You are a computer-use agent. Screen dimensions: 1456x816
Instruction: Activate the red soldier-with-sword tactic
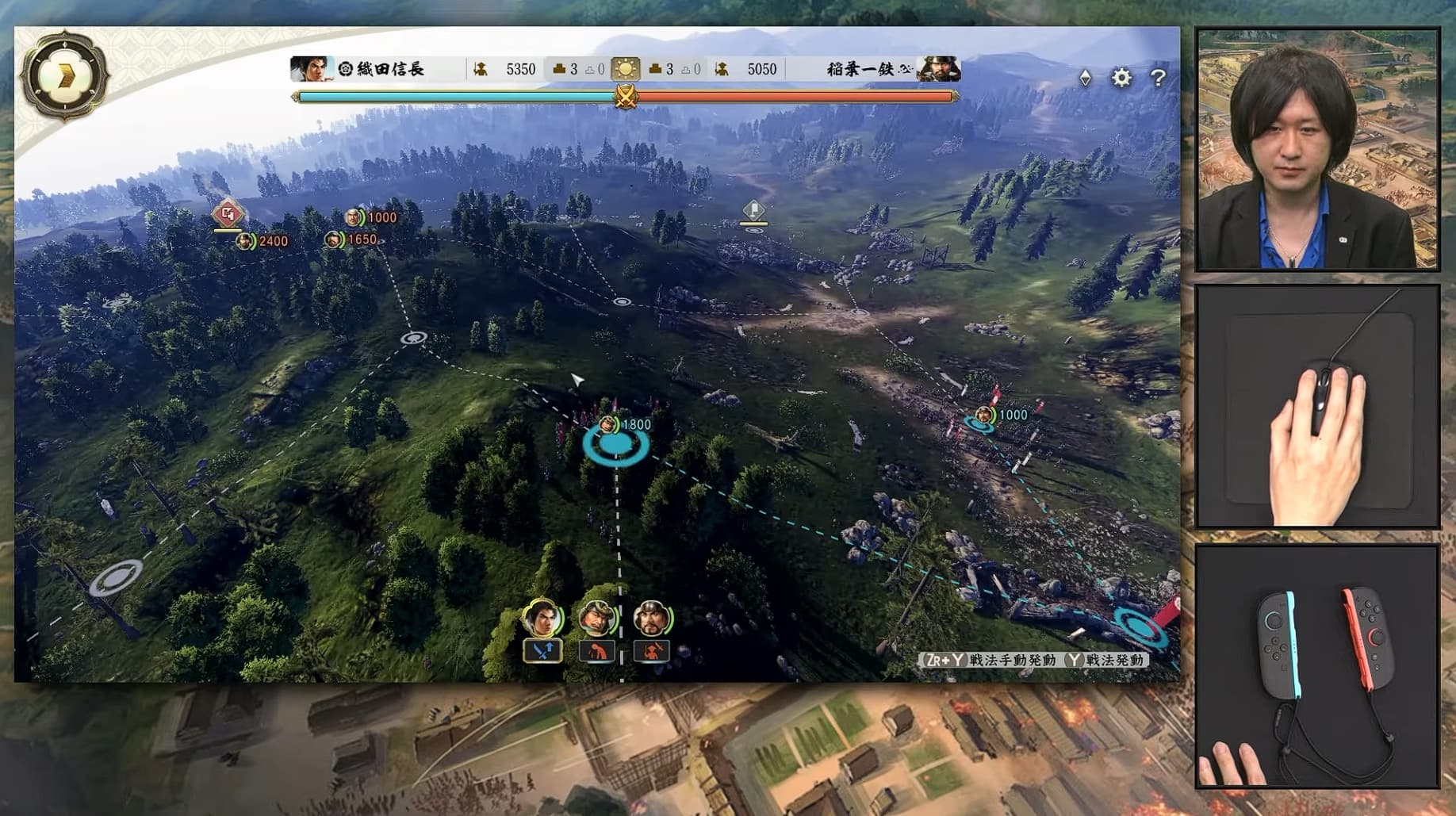(651, 651)
